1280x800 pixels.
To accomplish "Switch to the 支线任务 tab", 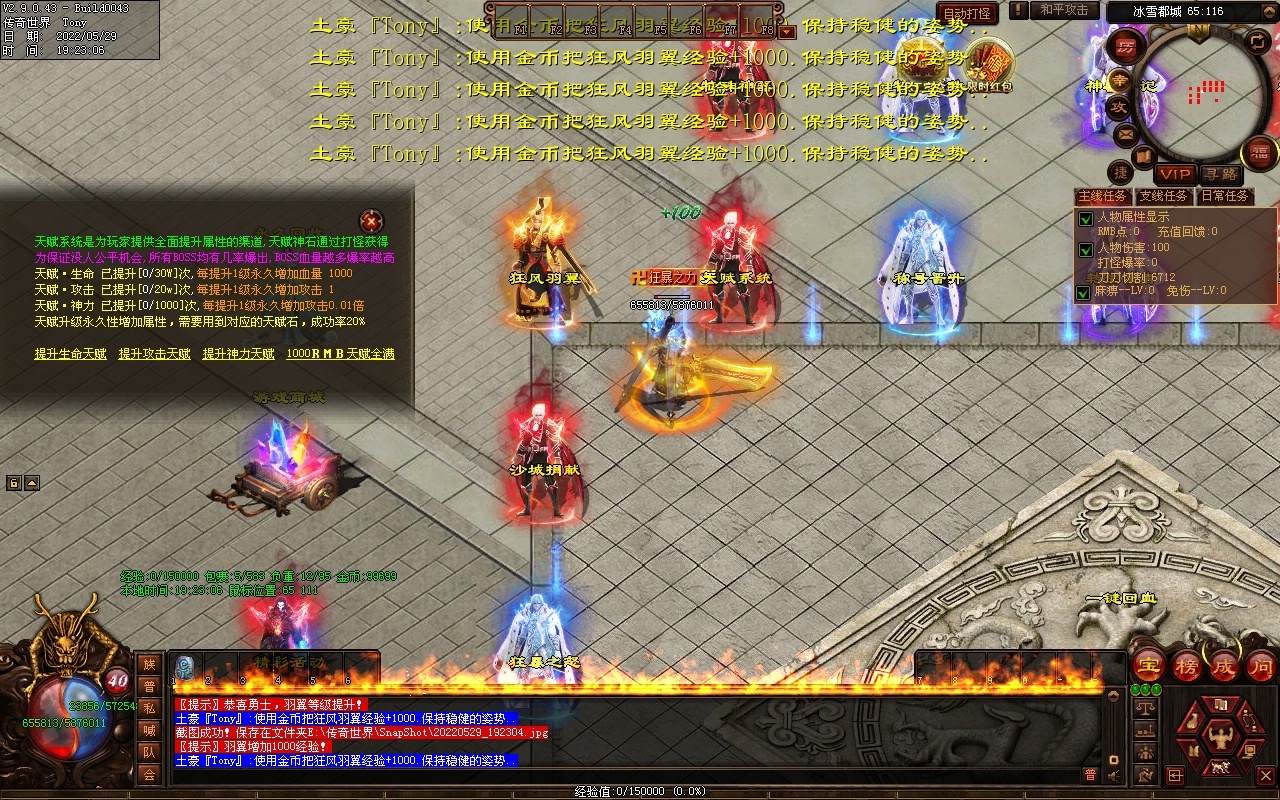I will [1164, 196].
